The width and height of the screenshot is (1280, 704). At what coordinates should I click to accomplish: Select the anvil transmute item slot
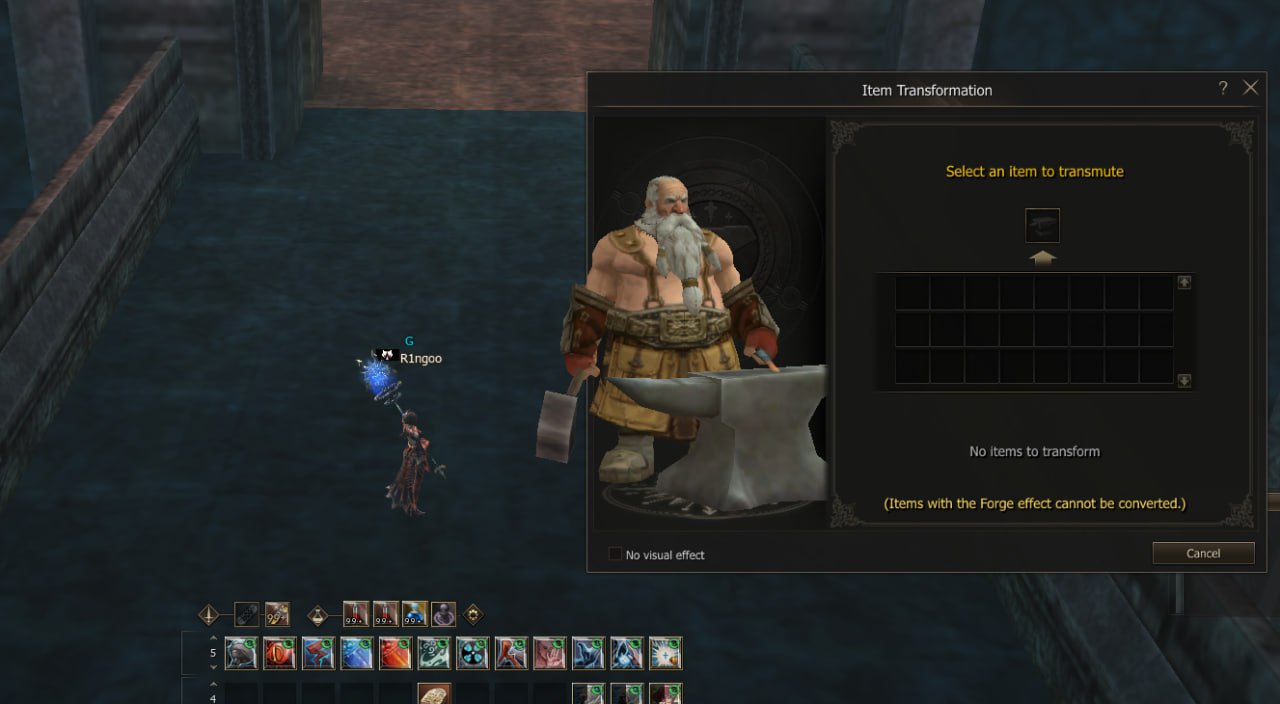coord(1042,226)
